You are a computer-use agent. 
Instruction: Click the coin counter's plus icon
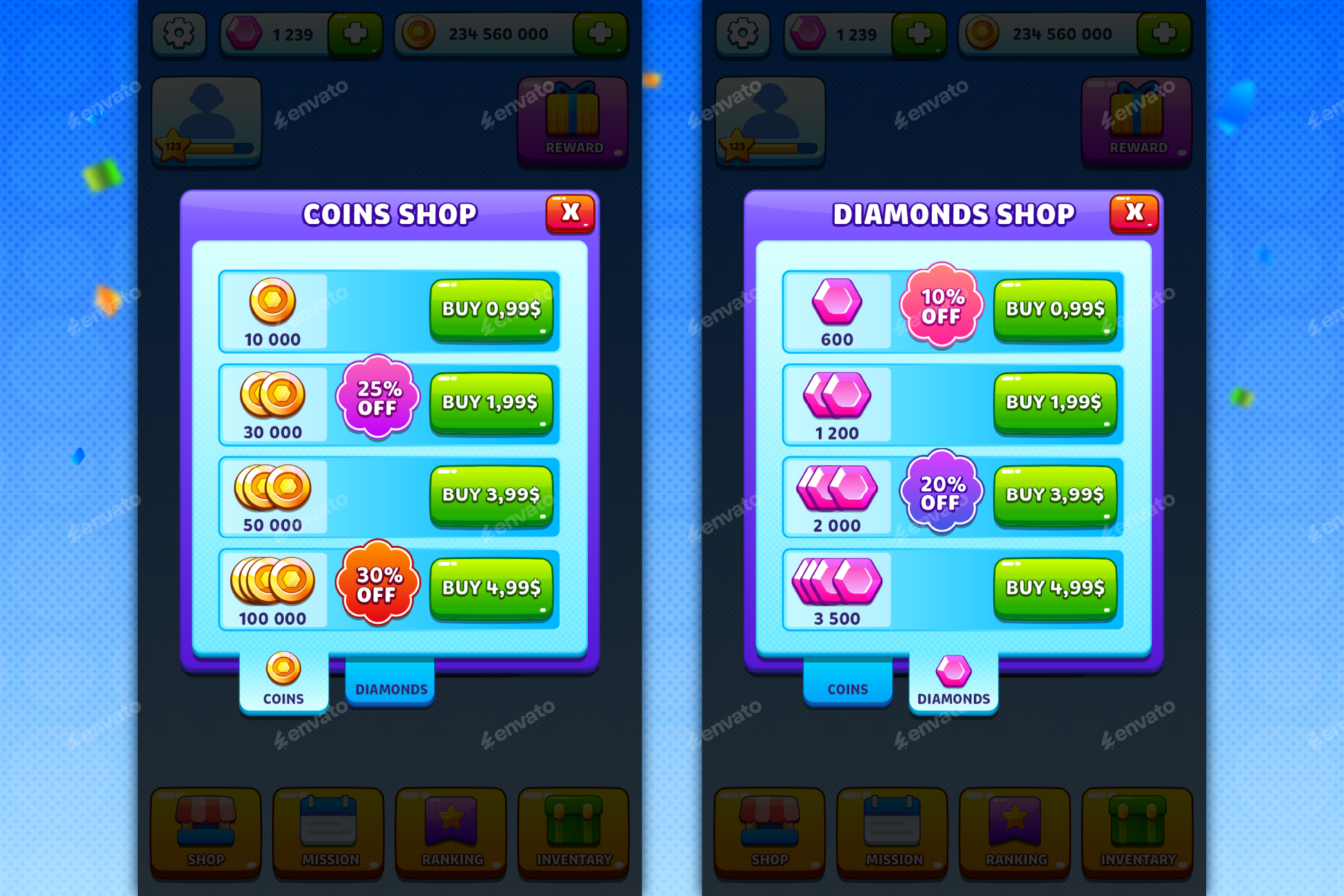pos(601,33)
